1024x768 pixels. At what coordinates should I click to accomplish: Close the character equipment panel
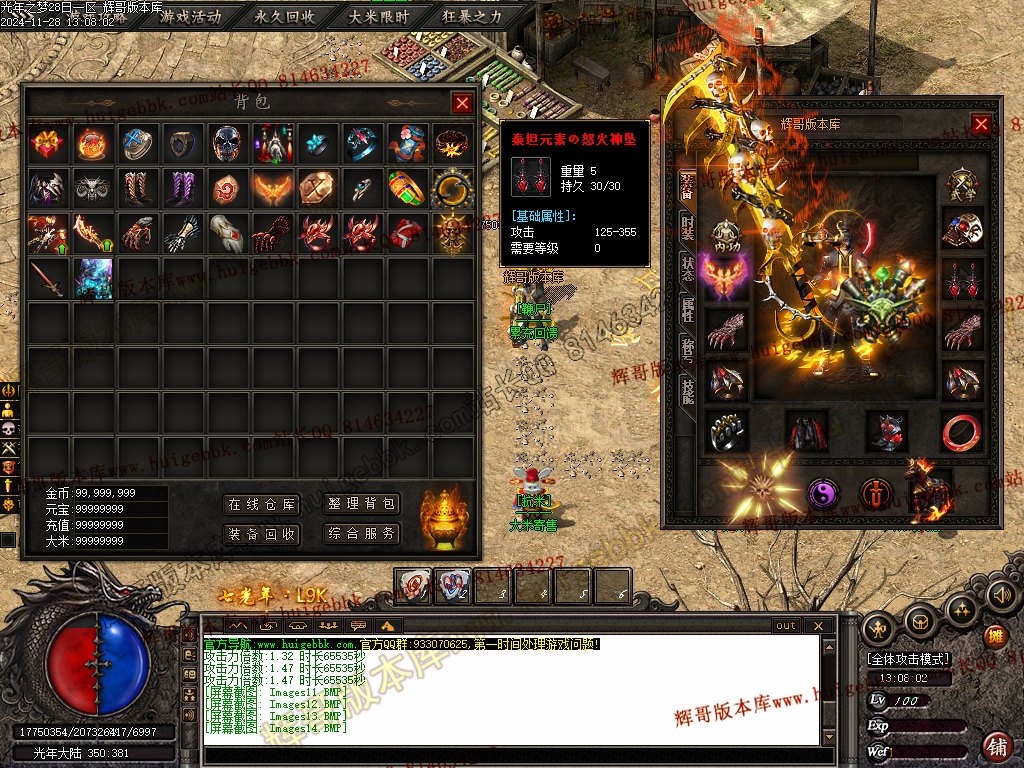pos(981,124)
